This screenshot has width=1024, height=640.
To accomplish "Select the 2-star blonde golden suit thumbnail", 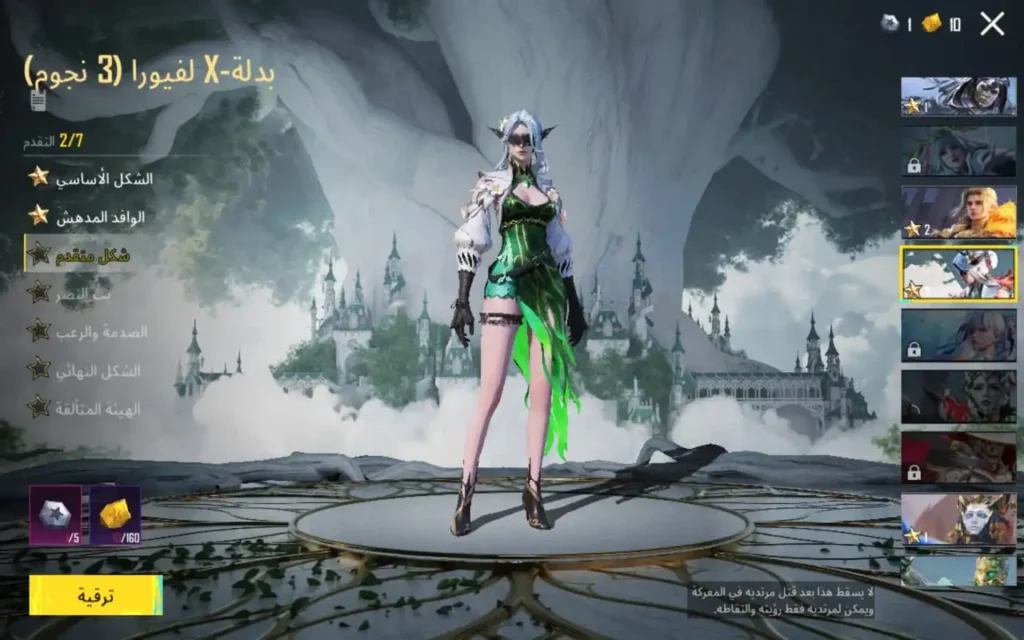I will coord(959,212).
